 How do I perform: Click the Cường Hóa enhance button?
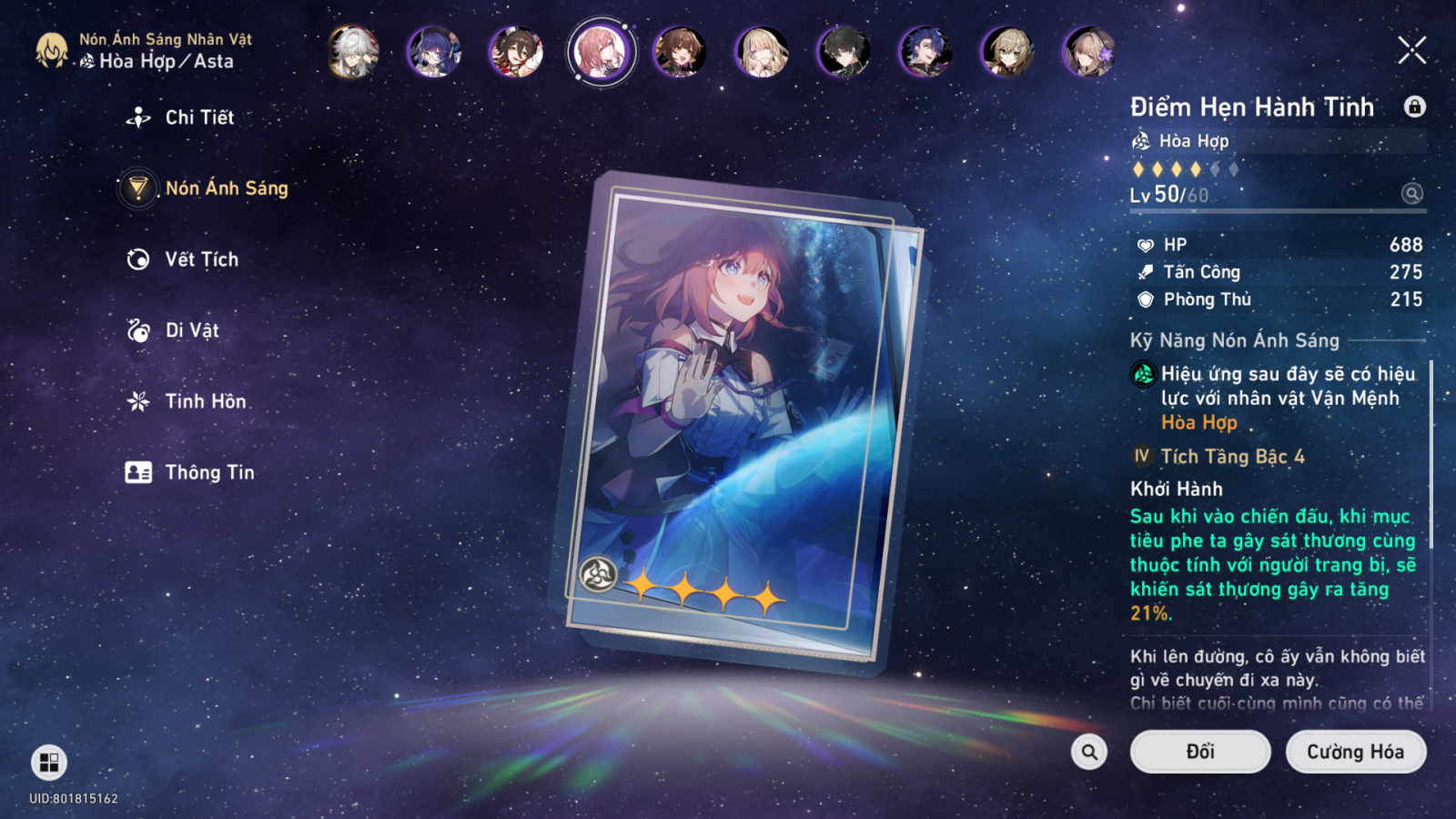coord(1355,752)
